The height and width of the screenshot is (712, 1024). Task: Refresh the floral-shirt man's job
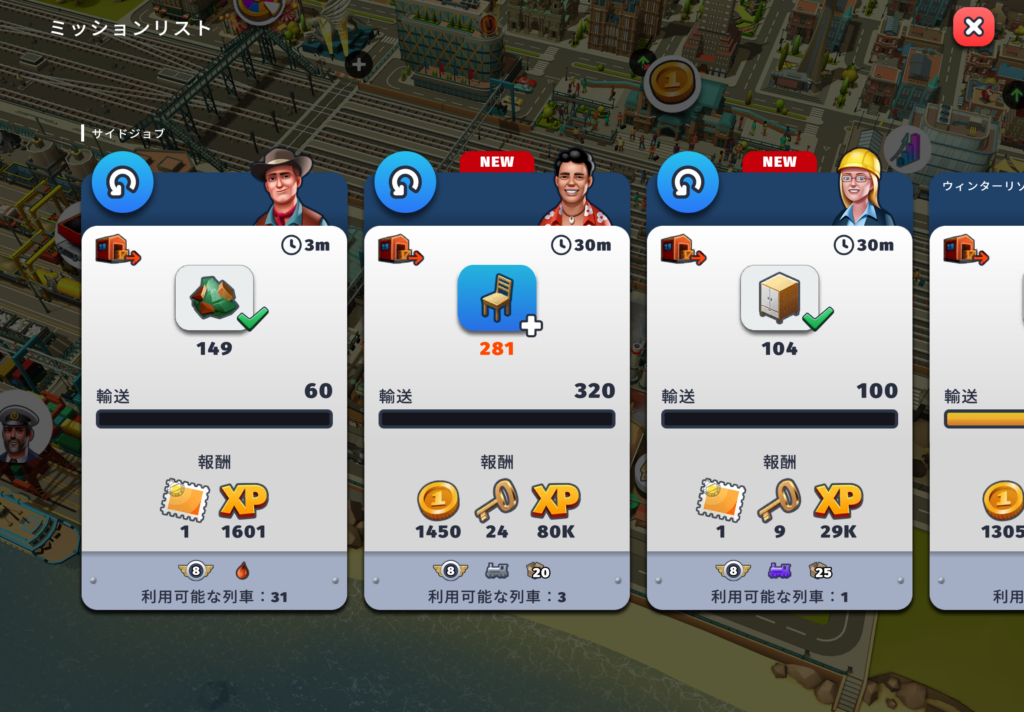click(x=405, y=183)
